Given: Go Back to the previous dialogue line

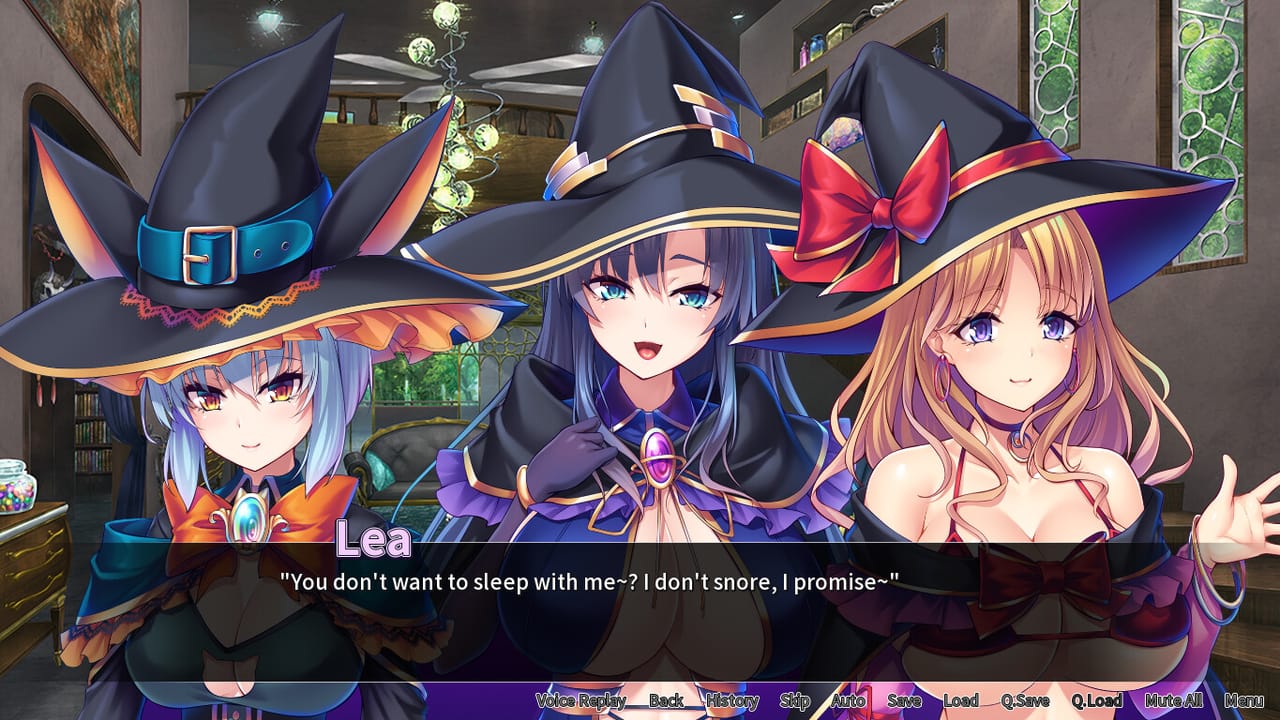Looking at the screenshot, I should point(666,700).
